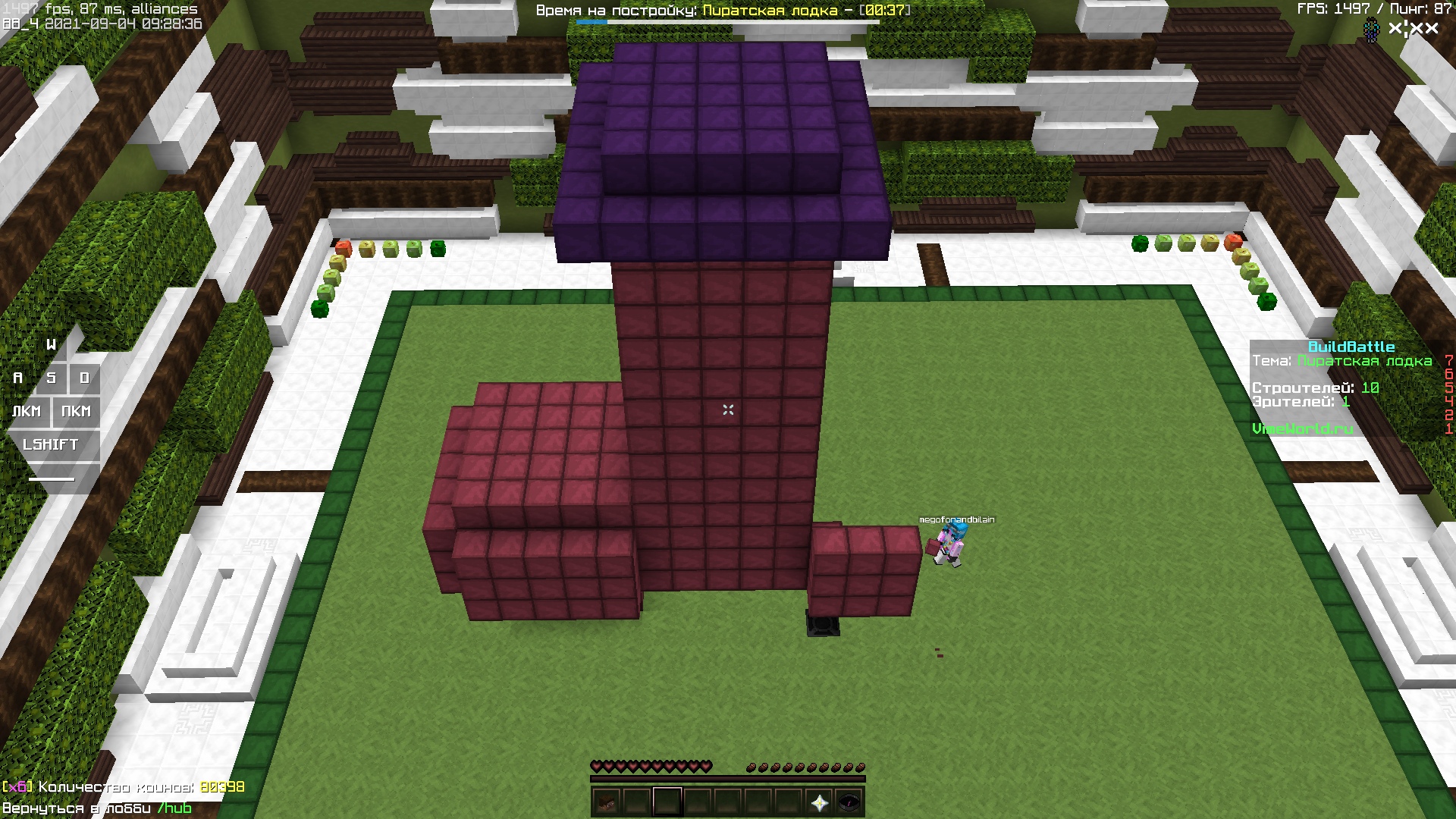
Task: Click the selected empty hotbar slot
Action: click(x=667, y=802)
